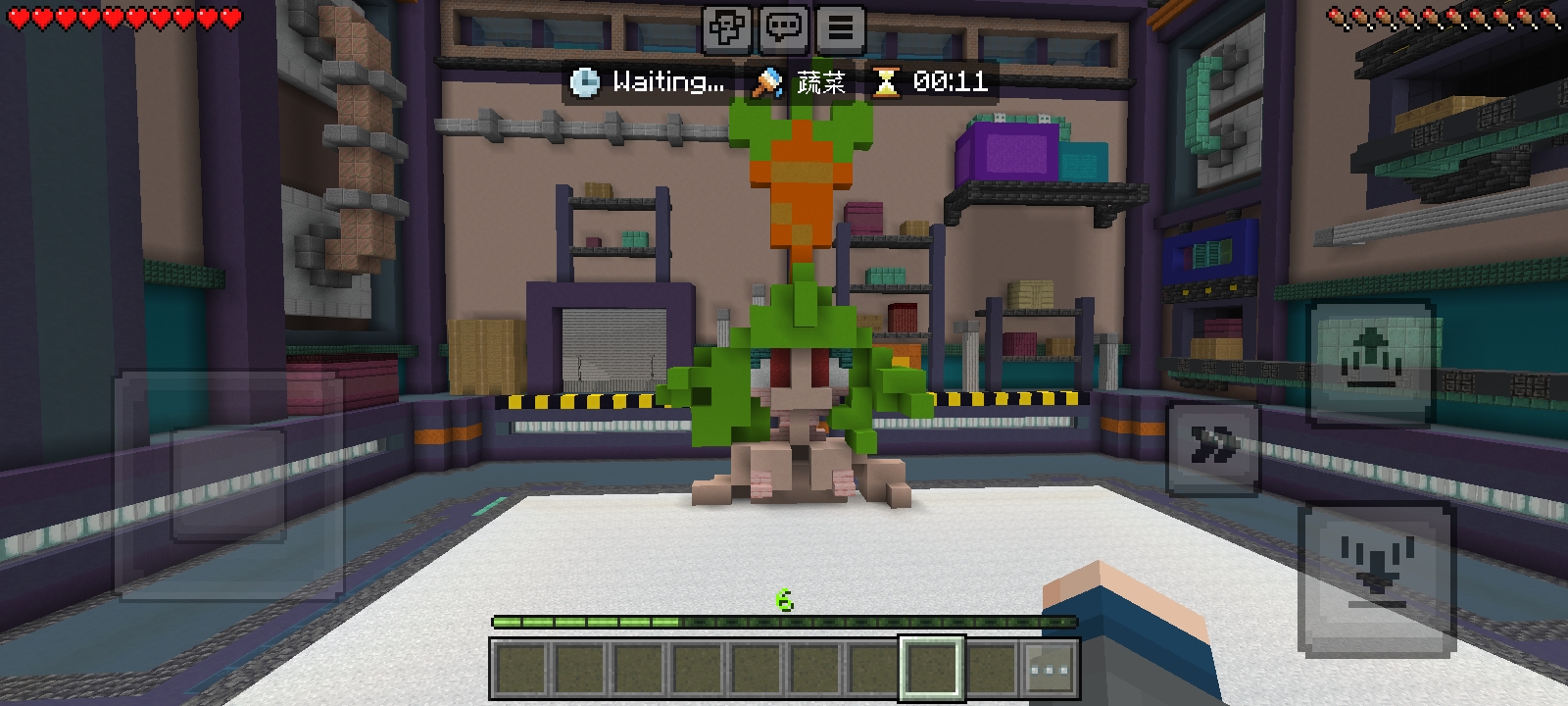Open the emote menu button
The image size is (1568, 706).
[726, 27]
